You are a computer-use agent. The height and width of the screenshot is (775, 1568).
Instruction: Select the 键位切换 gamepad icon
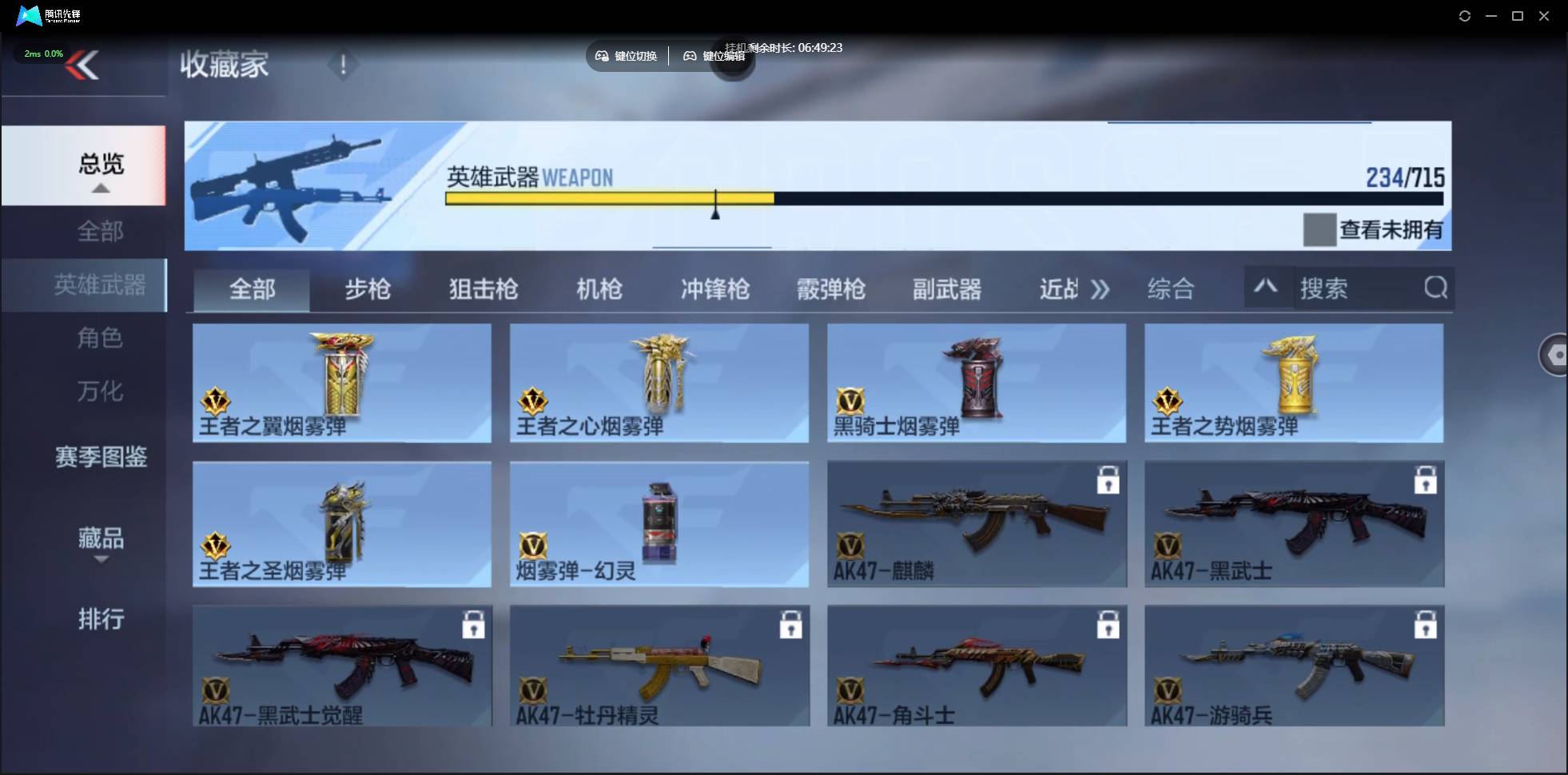click(602, 55)
